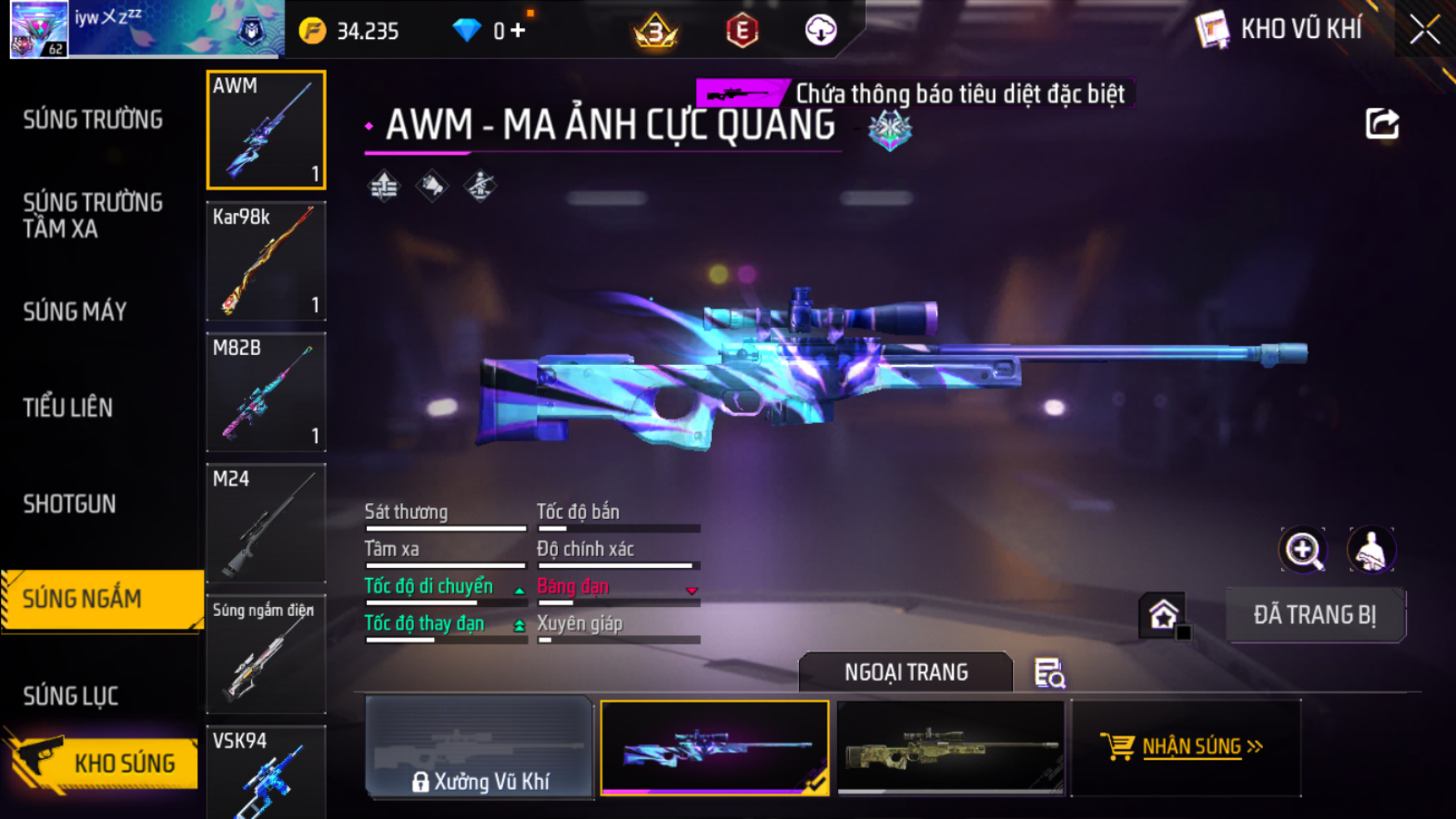Open the character preview icon
1456x819 pixels.
(x=1370, y=550)
